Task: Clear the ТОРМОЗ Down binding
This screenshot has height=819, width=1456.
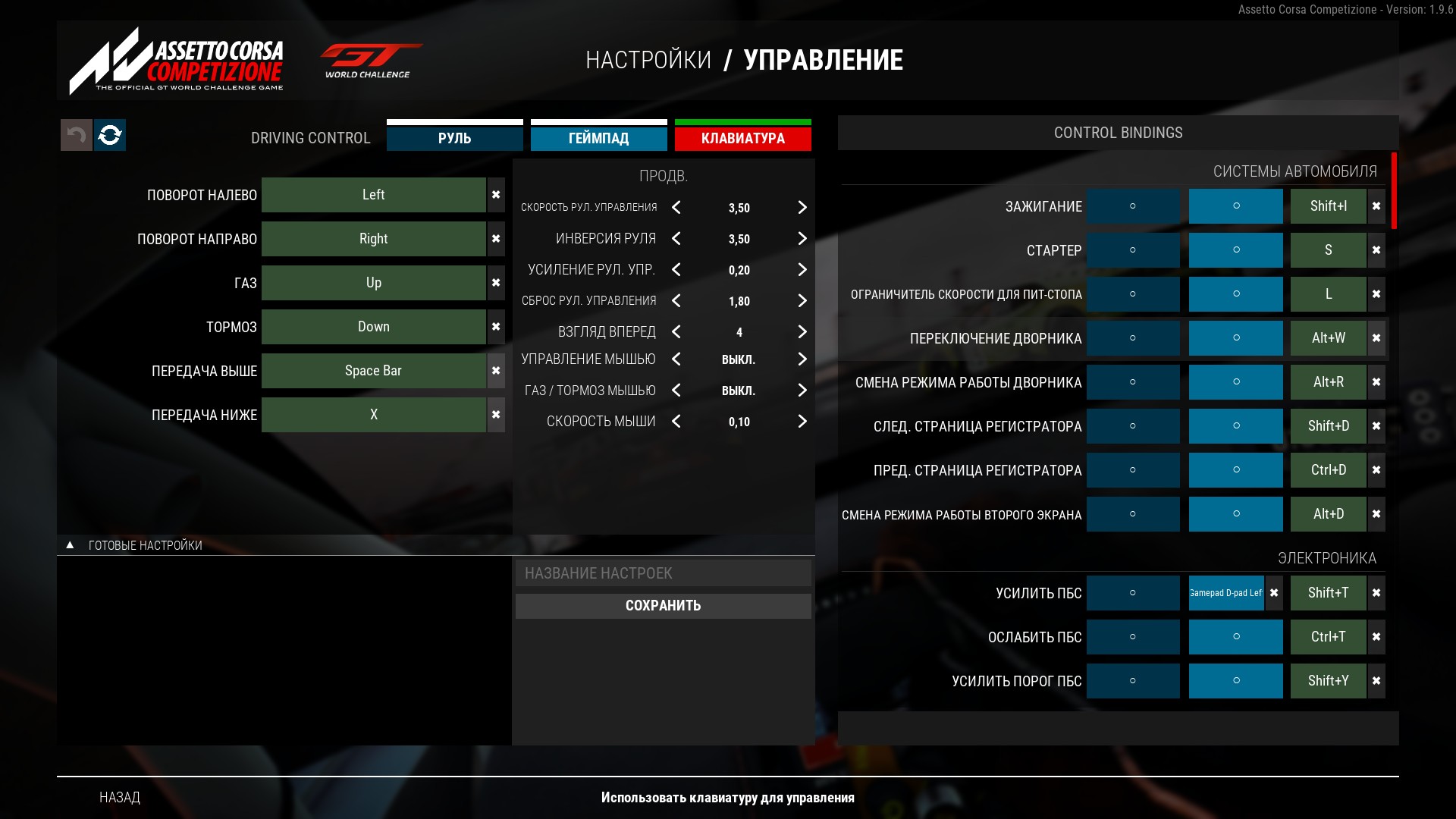Action: (x=496, y=327)
